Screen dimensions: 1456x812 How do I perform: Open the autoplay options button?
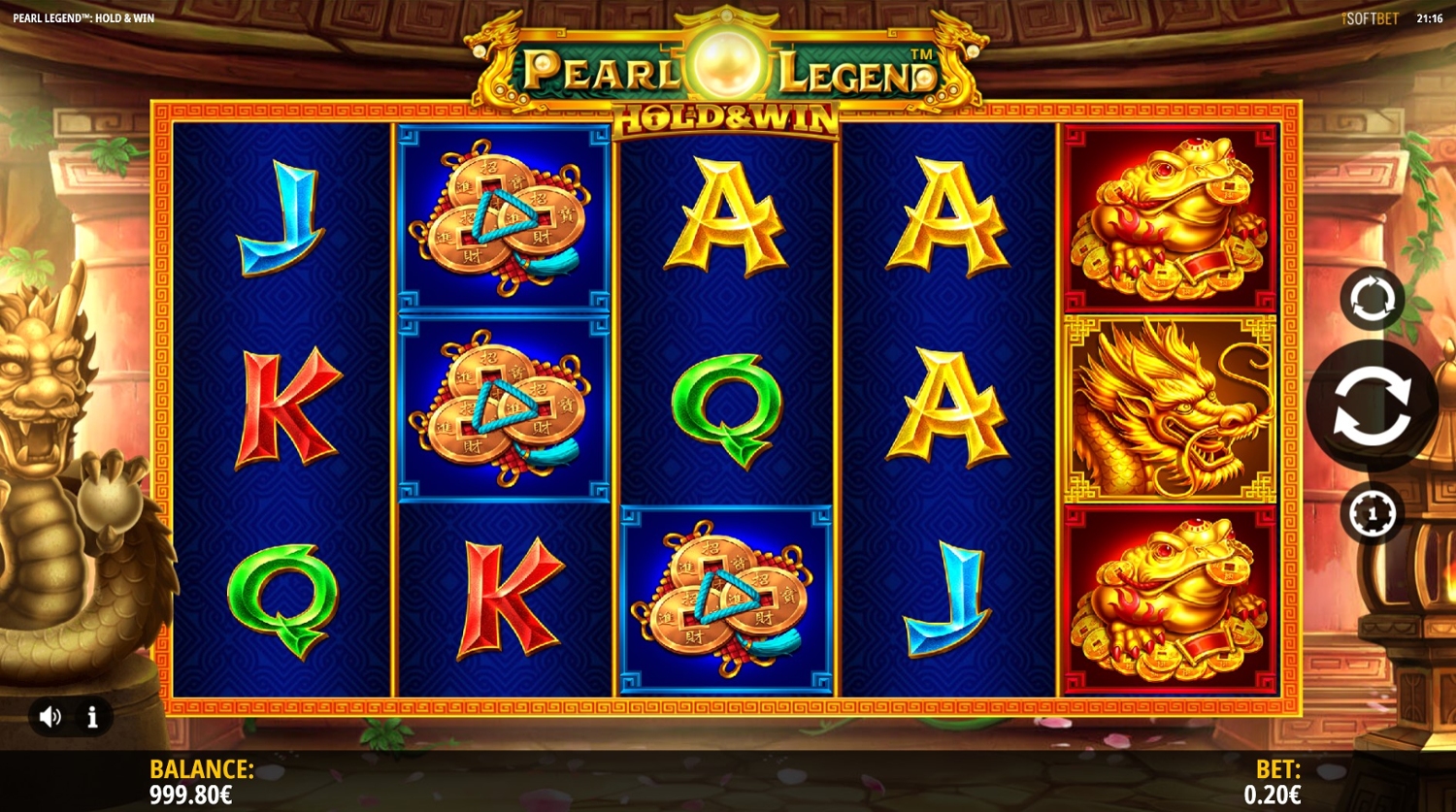click(x=1371, y=298)
